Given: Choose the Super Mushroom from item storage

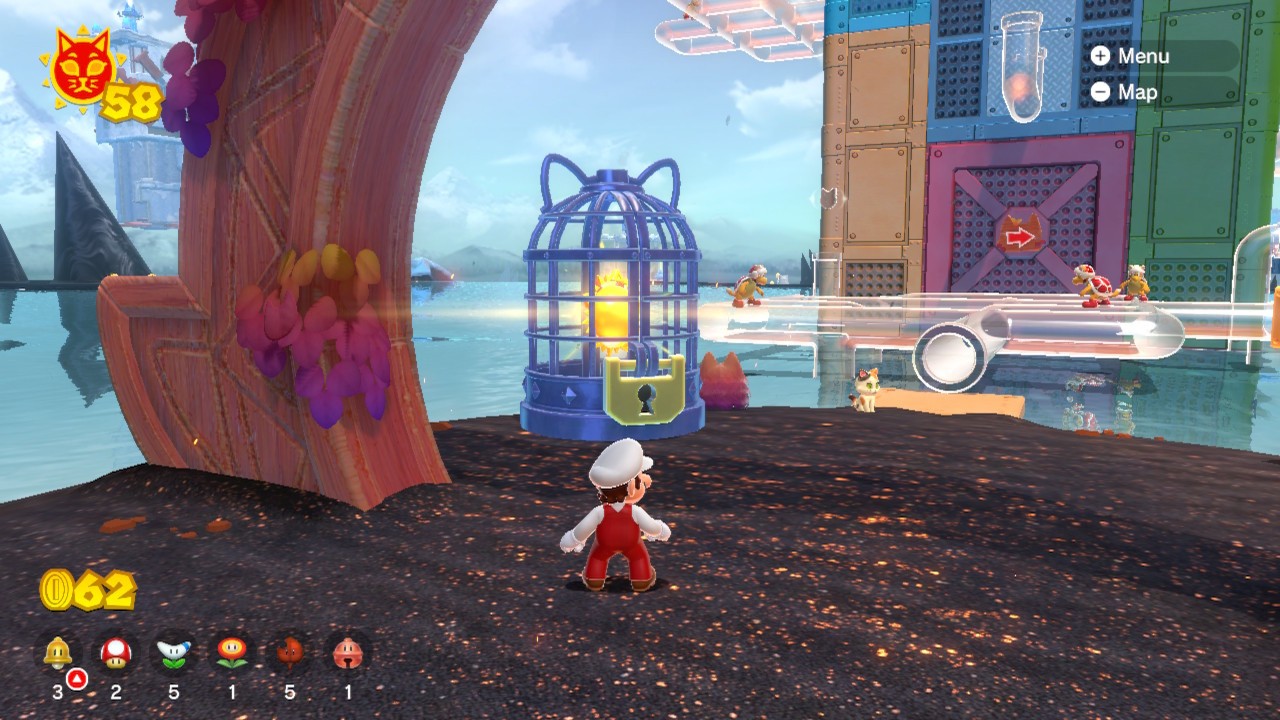Looking at the screenshot, I should point(116,653).
